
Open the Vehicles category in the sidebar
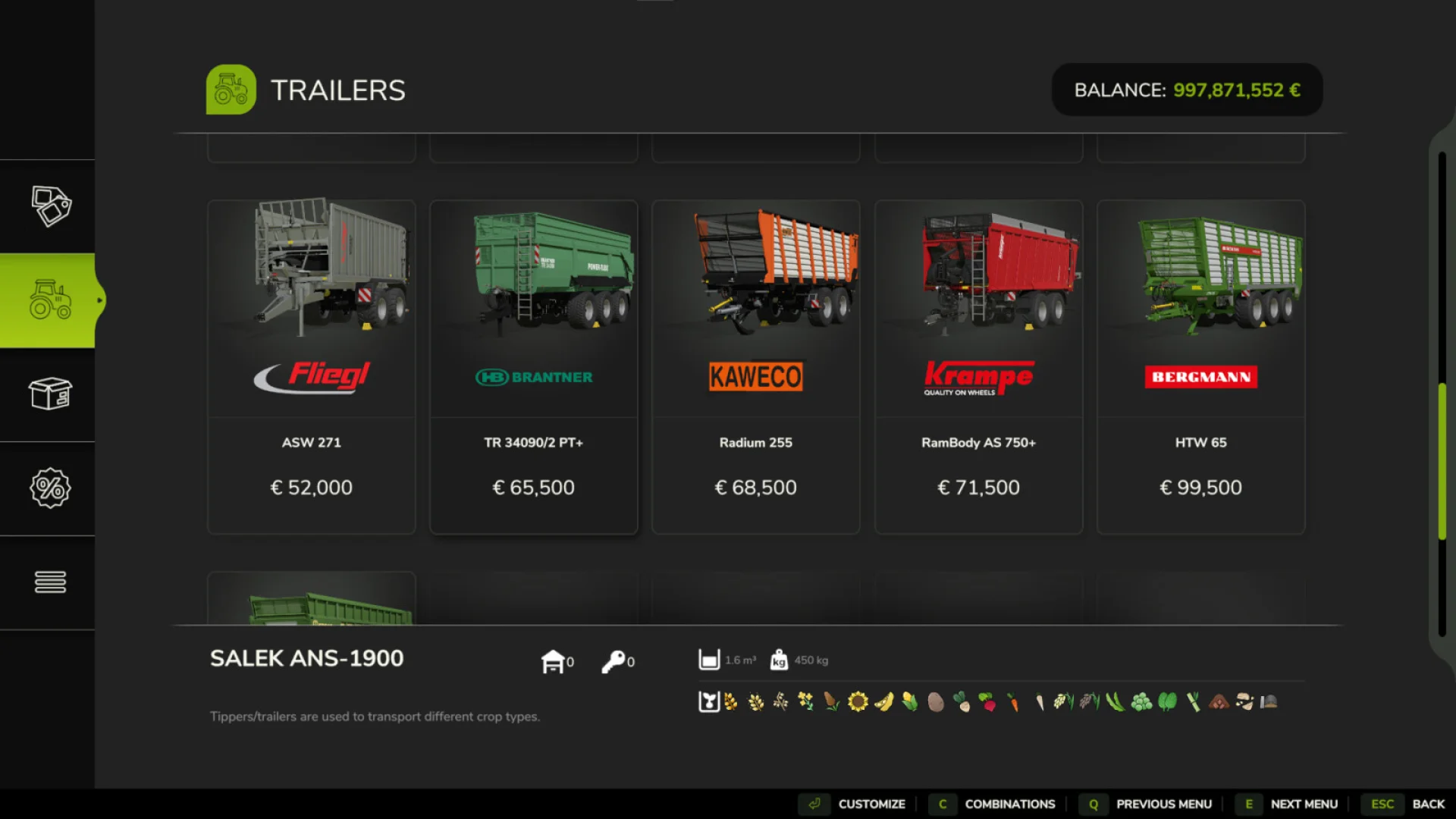click(49, 300)
